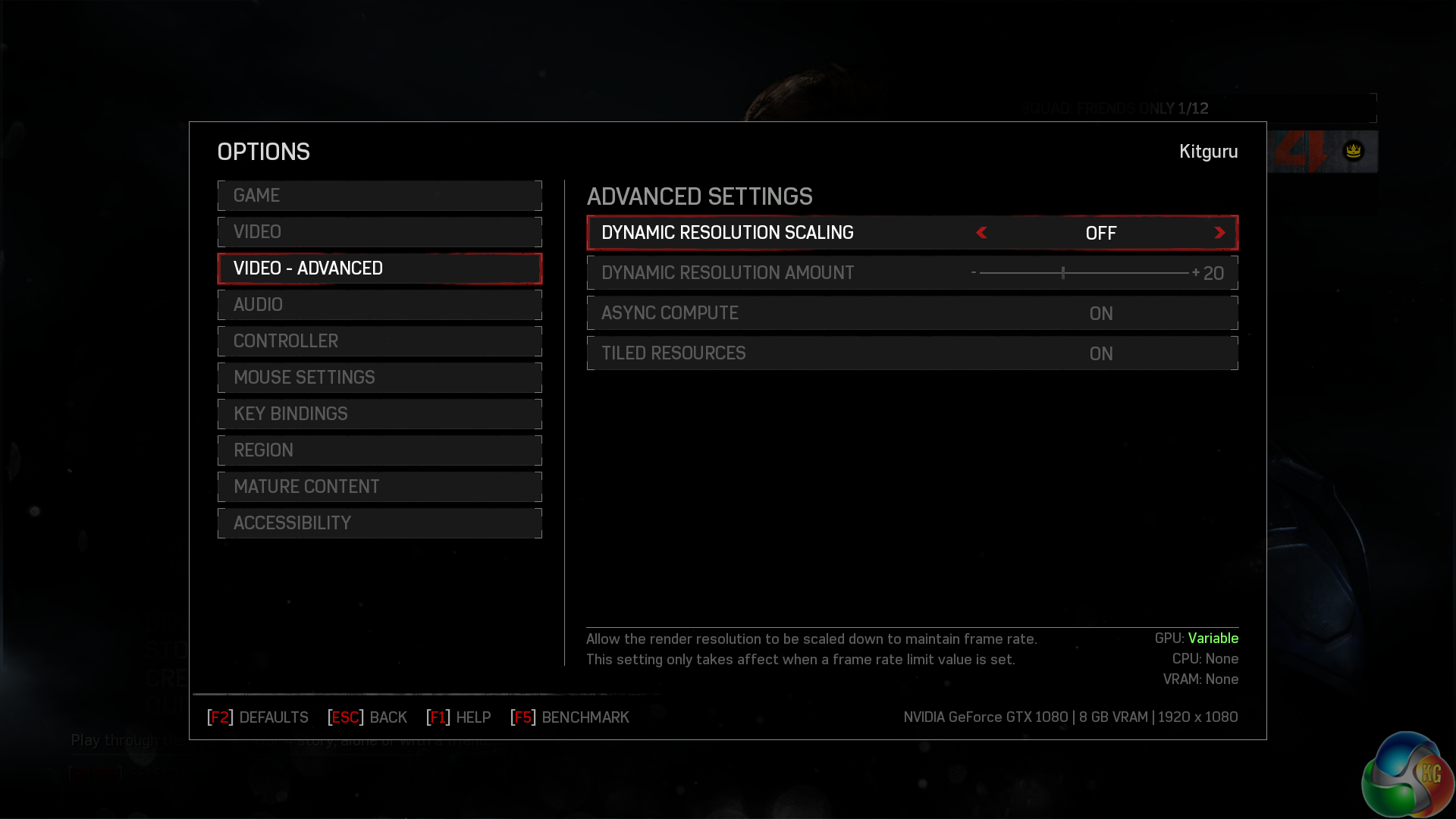Go to Controller settings
This screenshot has width=1456, height=819.
click(x=379, y=341)
